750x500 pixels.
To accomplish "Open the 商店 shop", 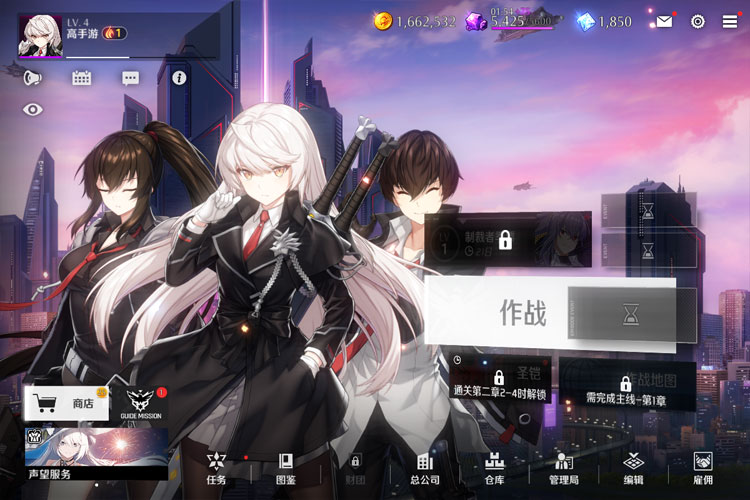I will point(66,403).
